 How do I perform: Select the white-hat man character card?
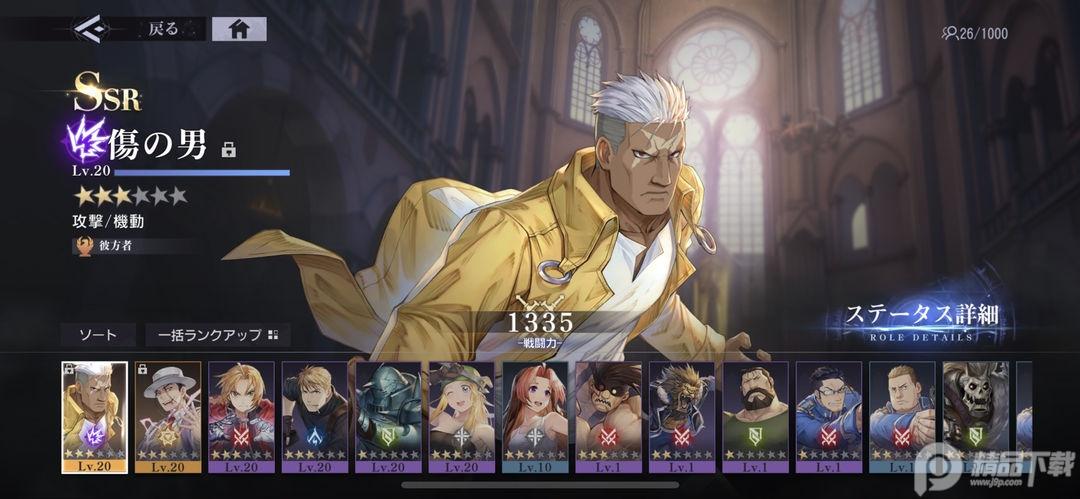[168, 415]
